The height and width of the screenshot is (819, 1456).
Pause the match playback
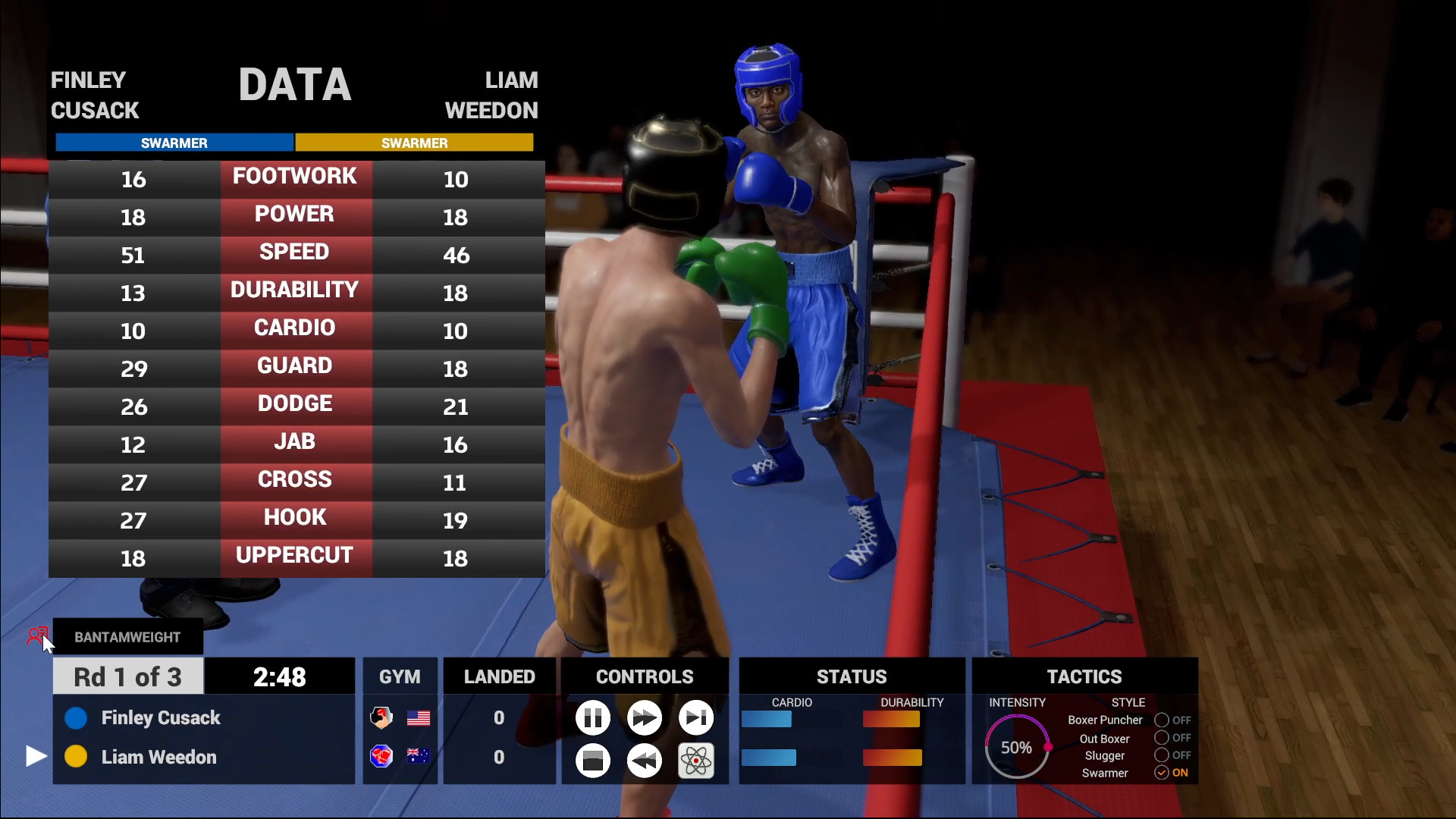click(x=592, y=717)
